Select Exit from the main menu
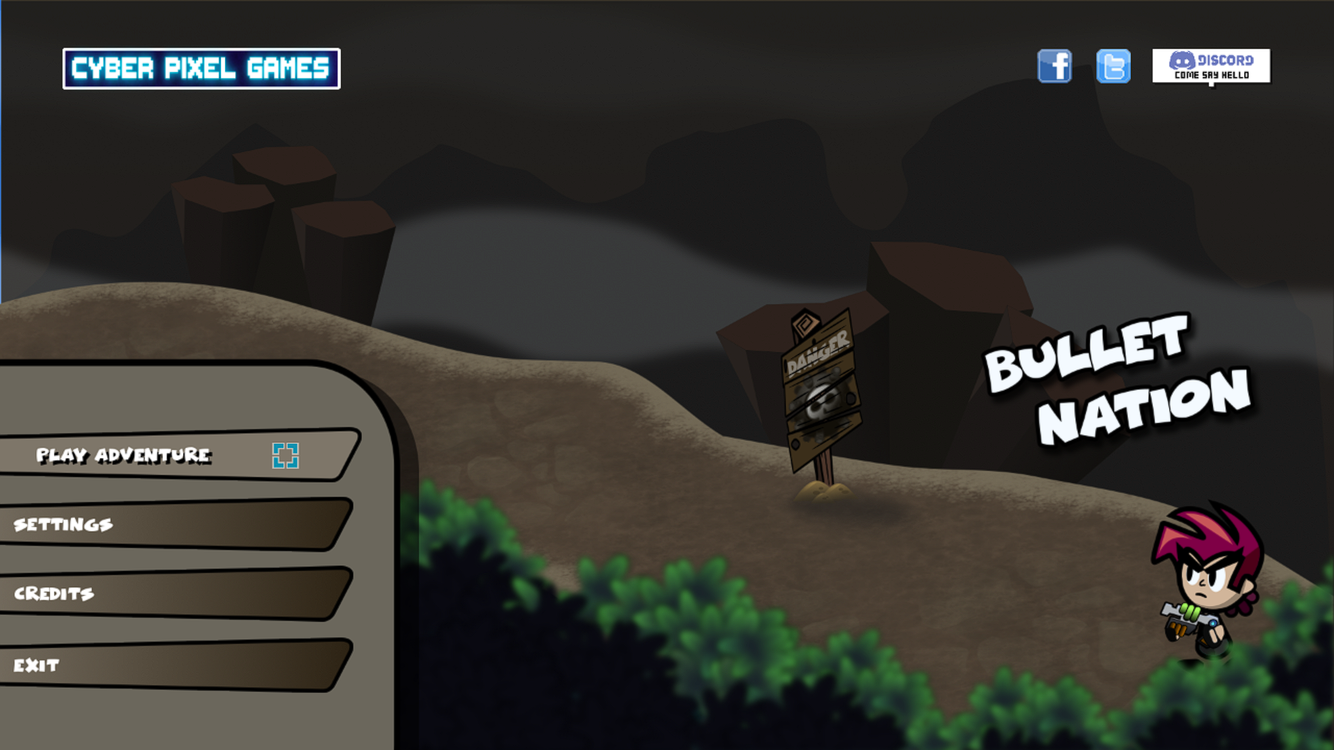This screenshot has width=1334, height=750. 35,664
